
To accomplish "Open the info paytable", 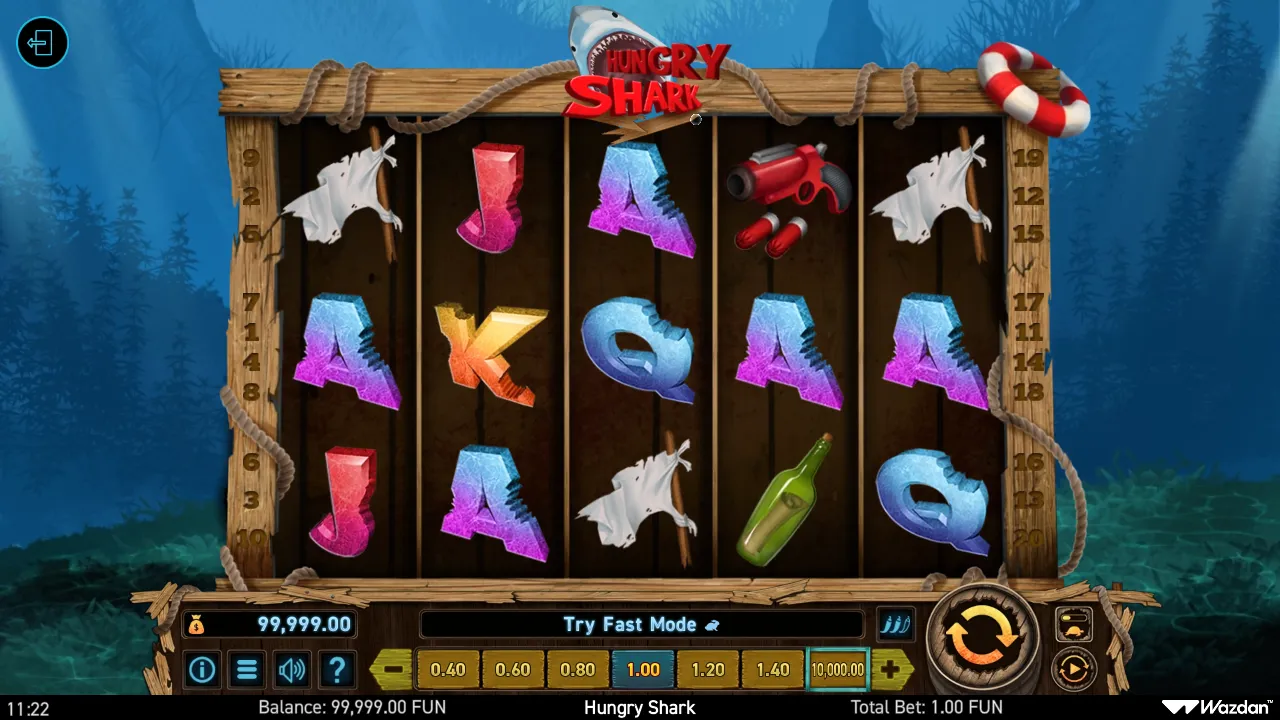I will [x=202, y=669].
